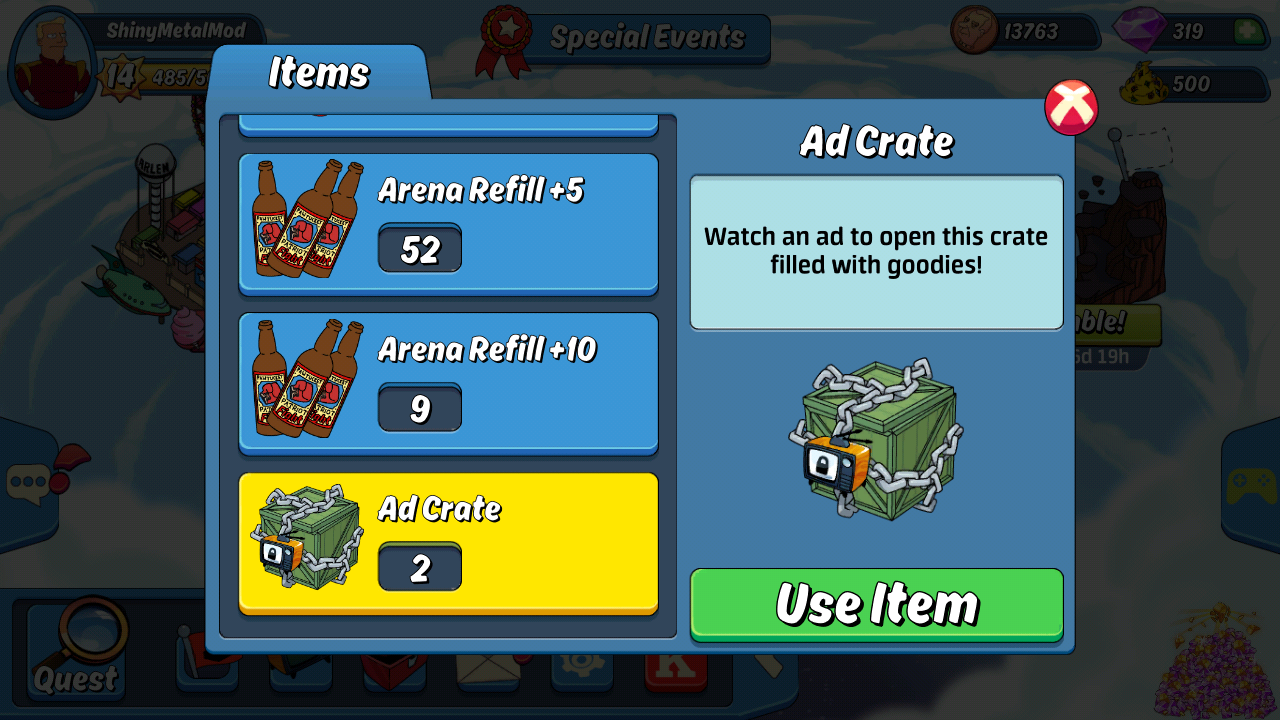The image size is (1280, 720).
Task: Use the selected Ad Crate item
Action: pos(876,604)
